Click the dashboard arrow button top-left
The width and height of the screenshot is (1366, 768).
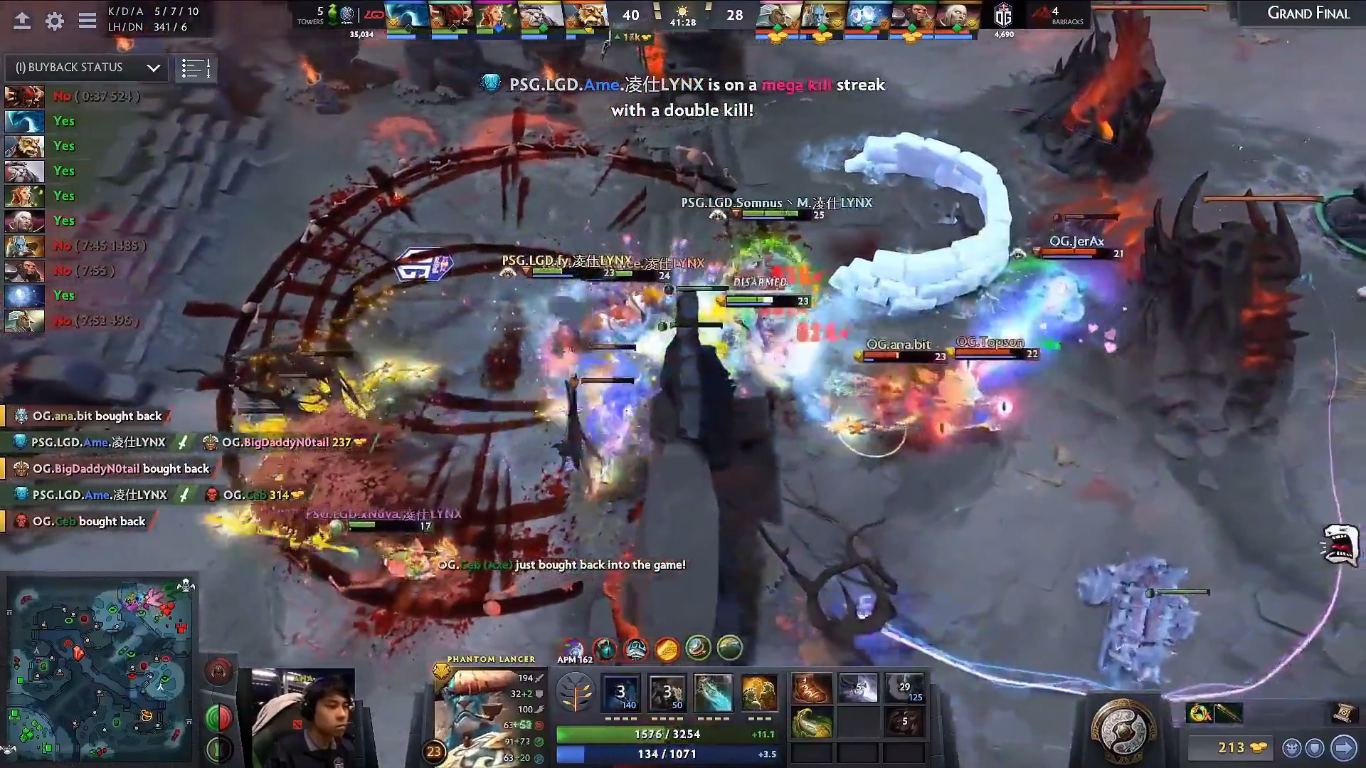coord(22,21)
